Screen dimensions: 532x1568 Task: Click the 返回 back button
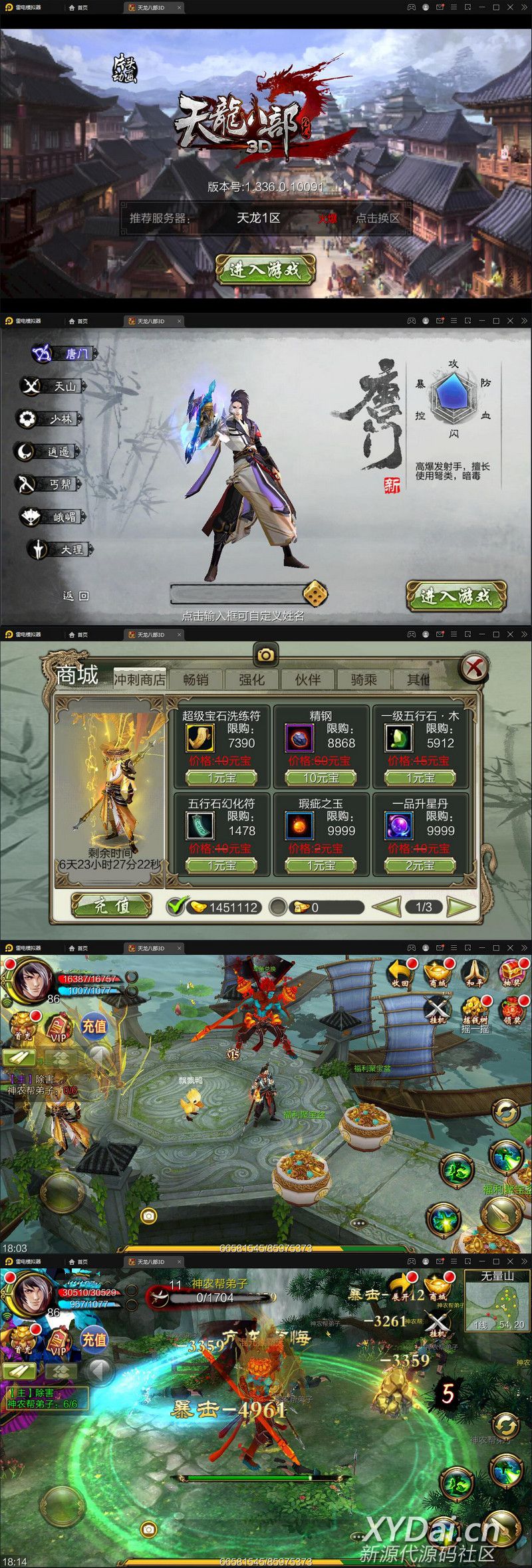coord(75,596)
